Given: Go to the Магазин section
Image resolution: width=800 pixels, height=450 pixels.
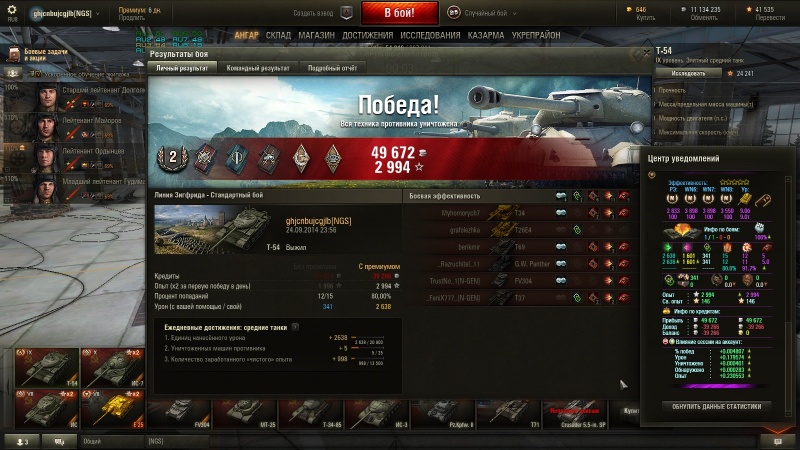Looking at the screenshot, I should [316, 35].
